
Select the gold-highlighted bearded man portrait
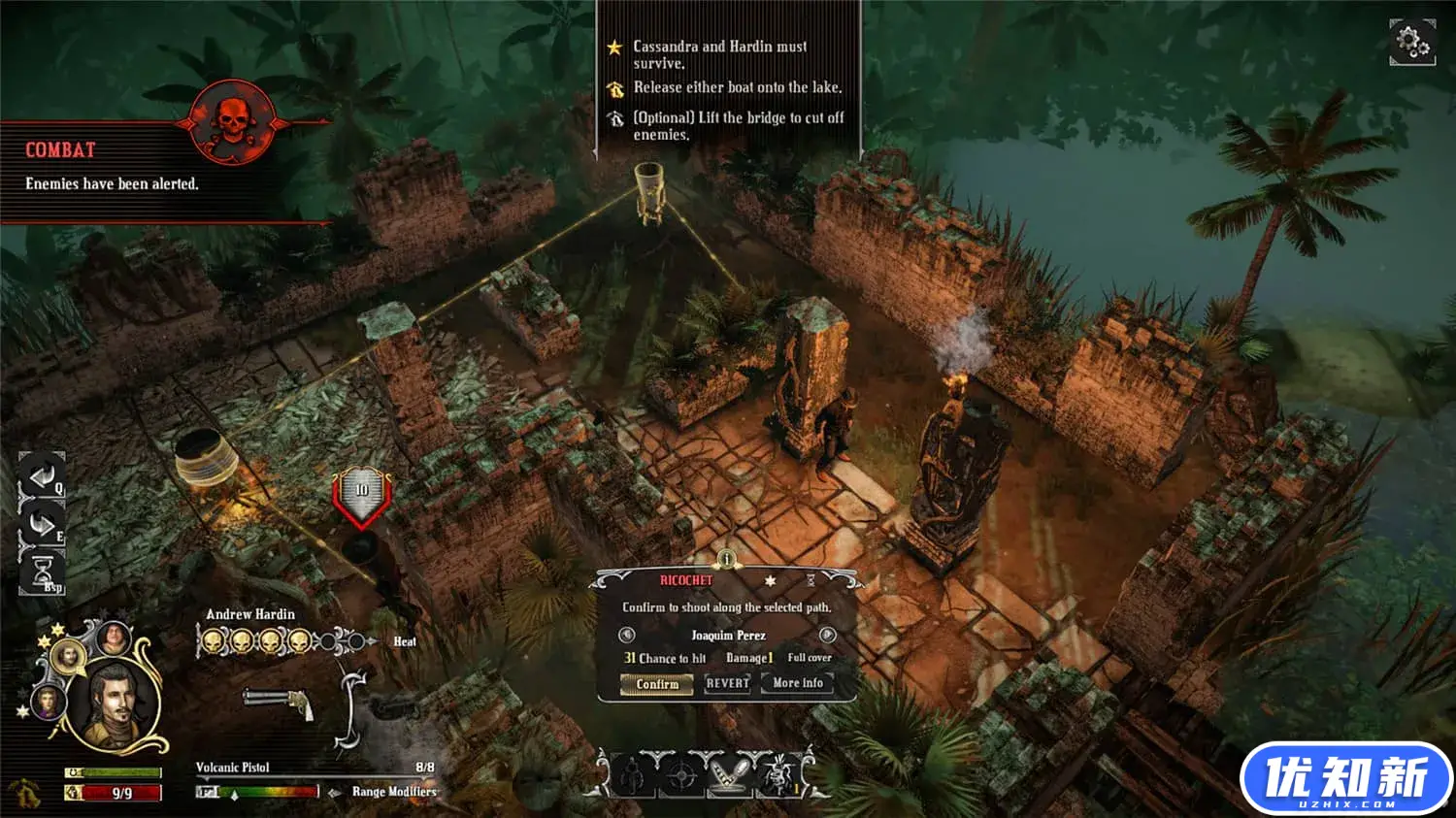pos(69,657)
